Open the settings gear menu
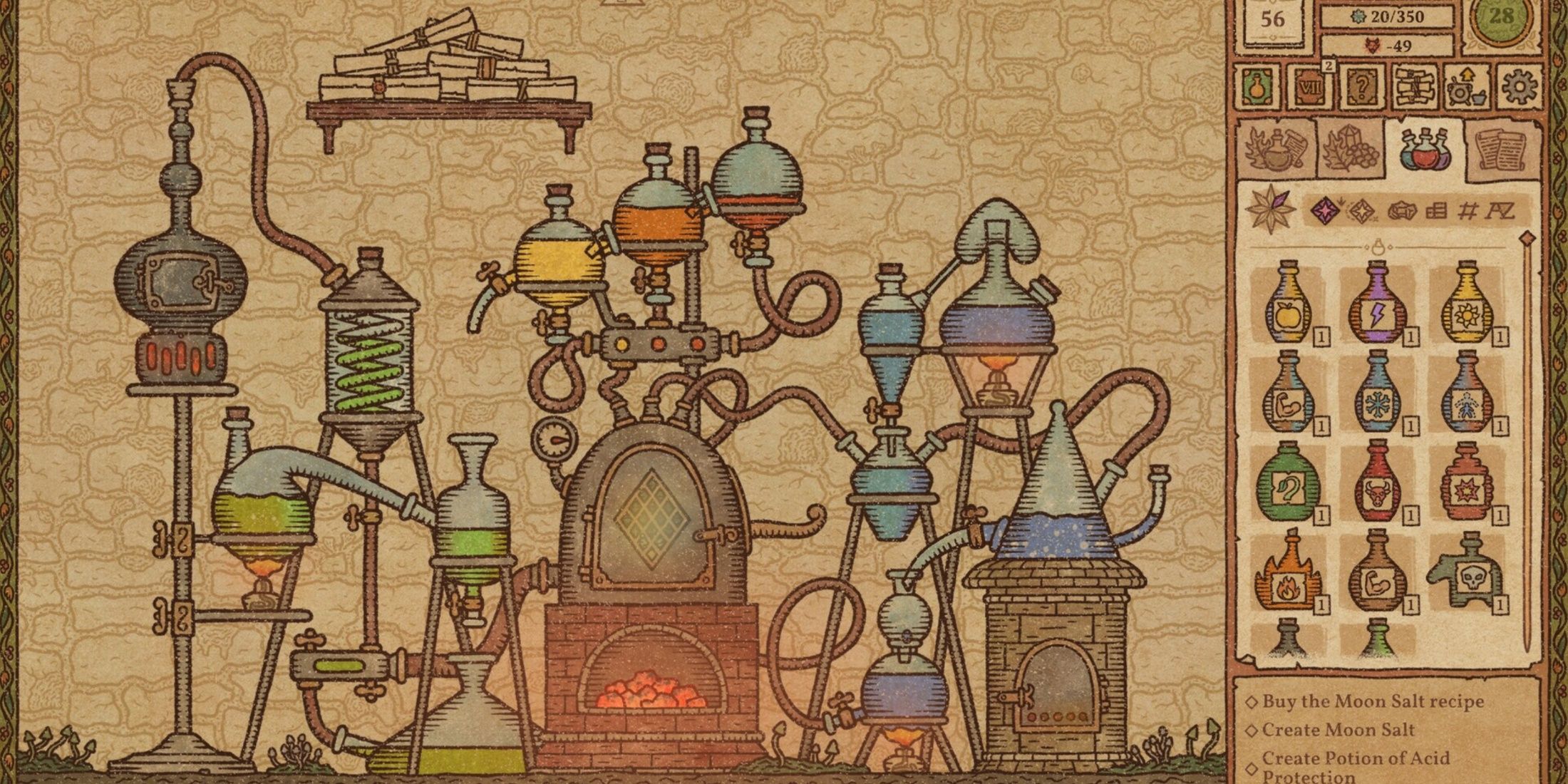Viewport: 1568px width, 784px height. 1519,88
